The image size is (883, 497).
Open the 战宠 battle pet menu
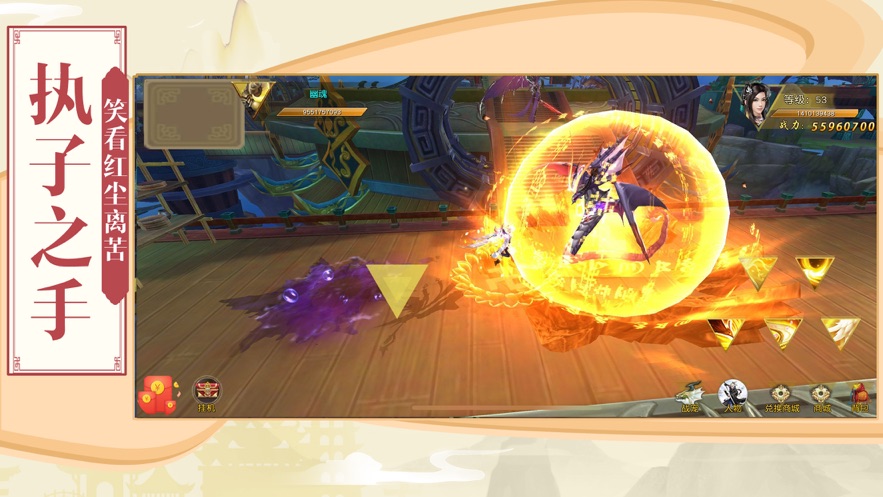(x=690, y=396)
